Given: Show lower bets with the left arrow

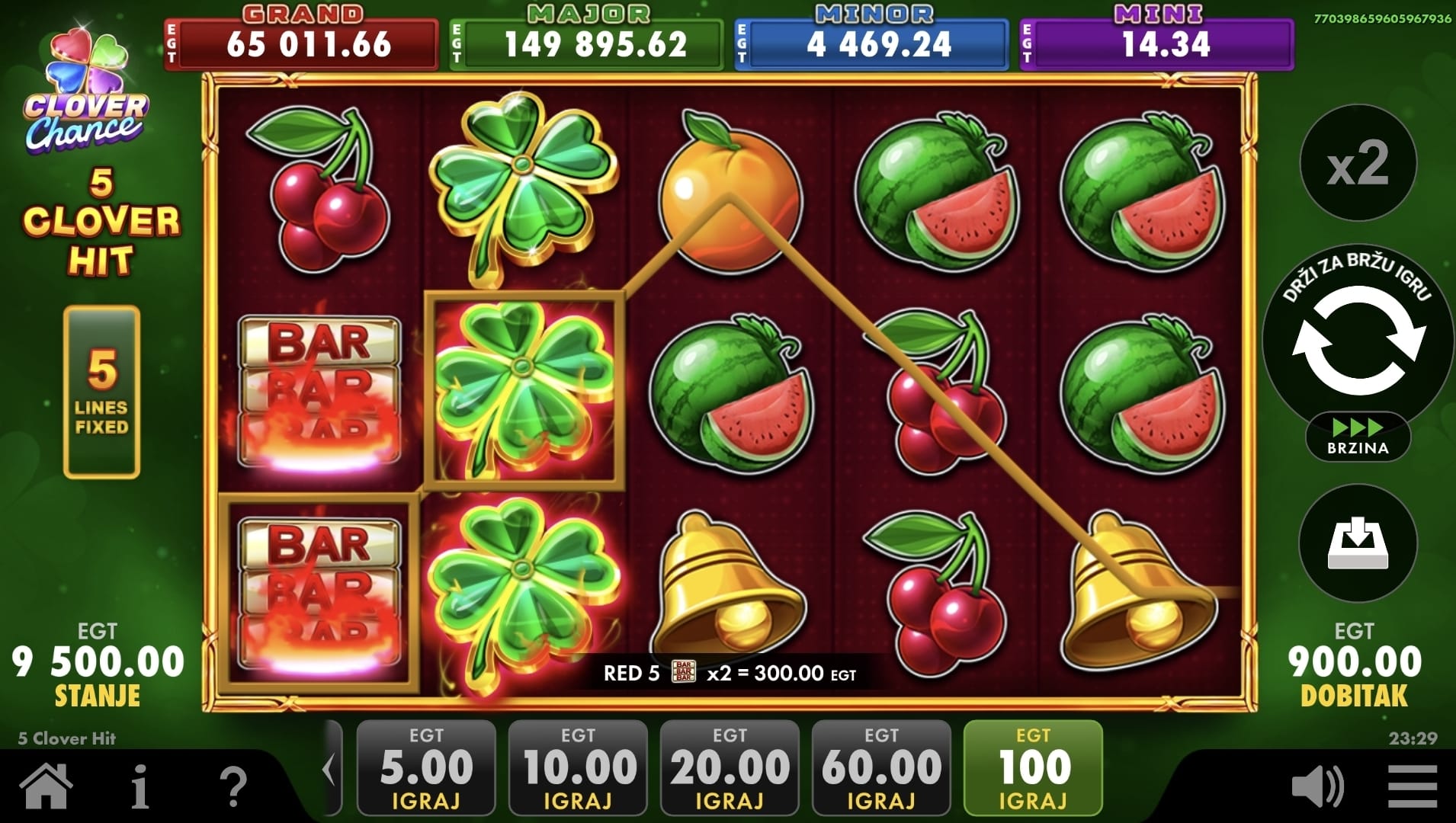Looking at the screenshot, I should (x=329, y=768).
